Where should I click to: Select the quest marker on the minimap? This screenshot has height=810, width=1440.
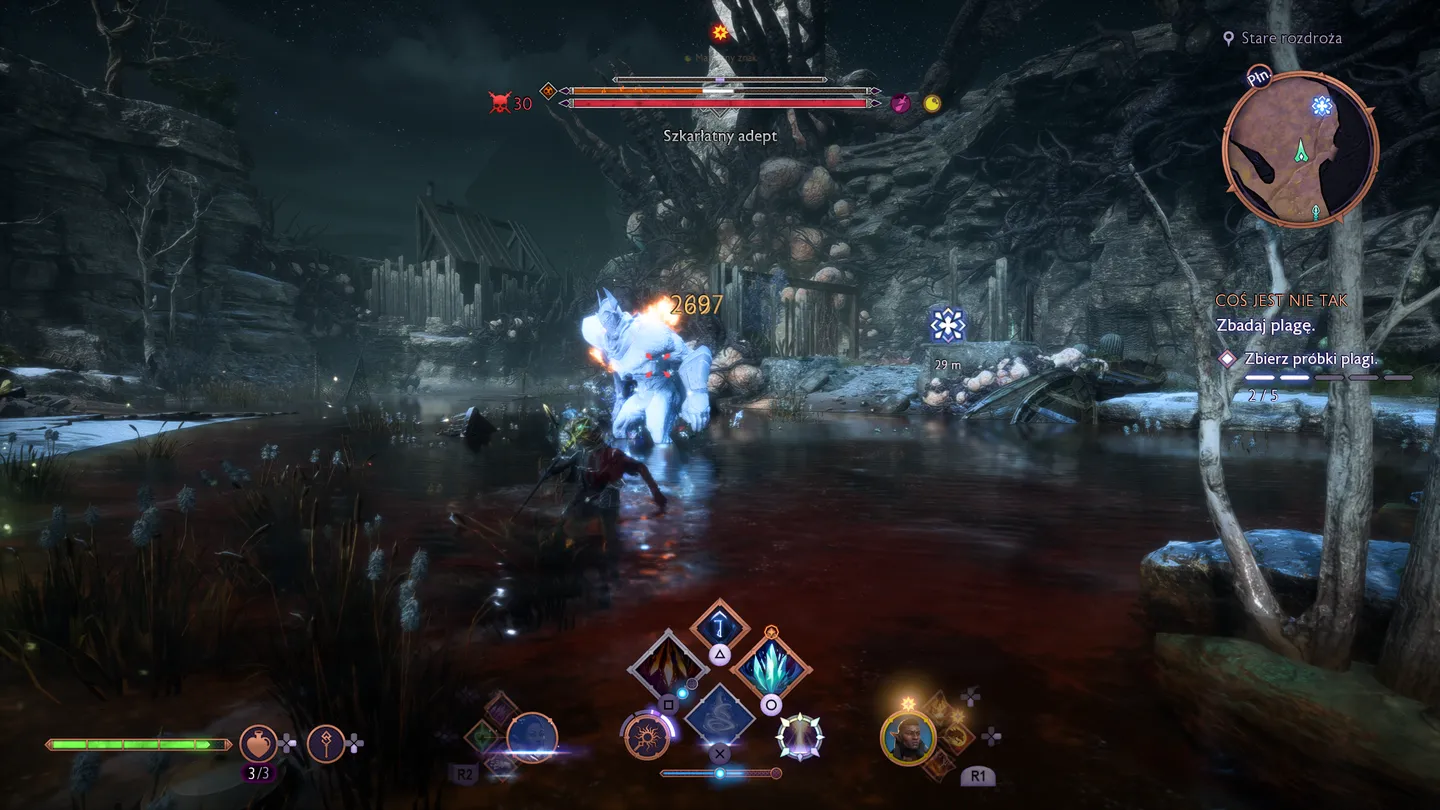point(1322,106)
